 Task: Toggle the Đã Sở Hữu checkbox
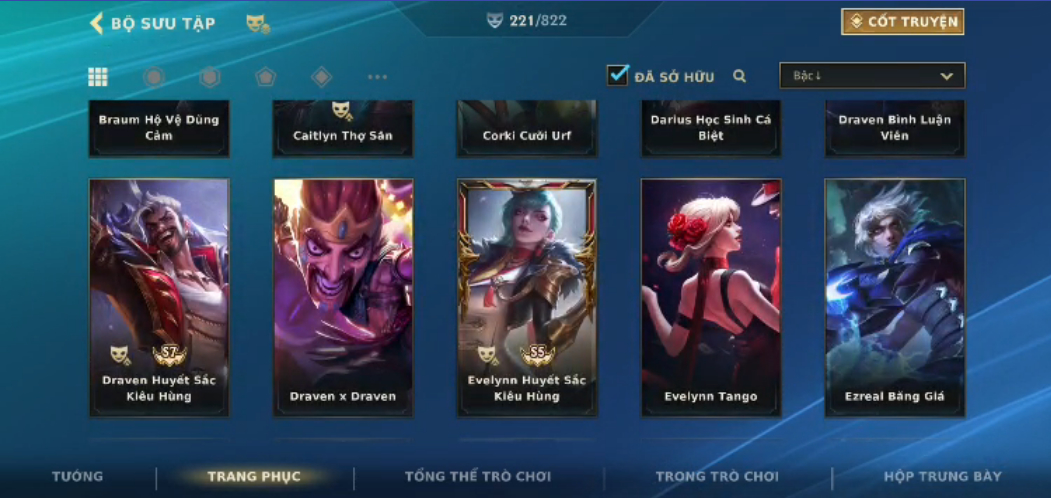coord(618,75)
